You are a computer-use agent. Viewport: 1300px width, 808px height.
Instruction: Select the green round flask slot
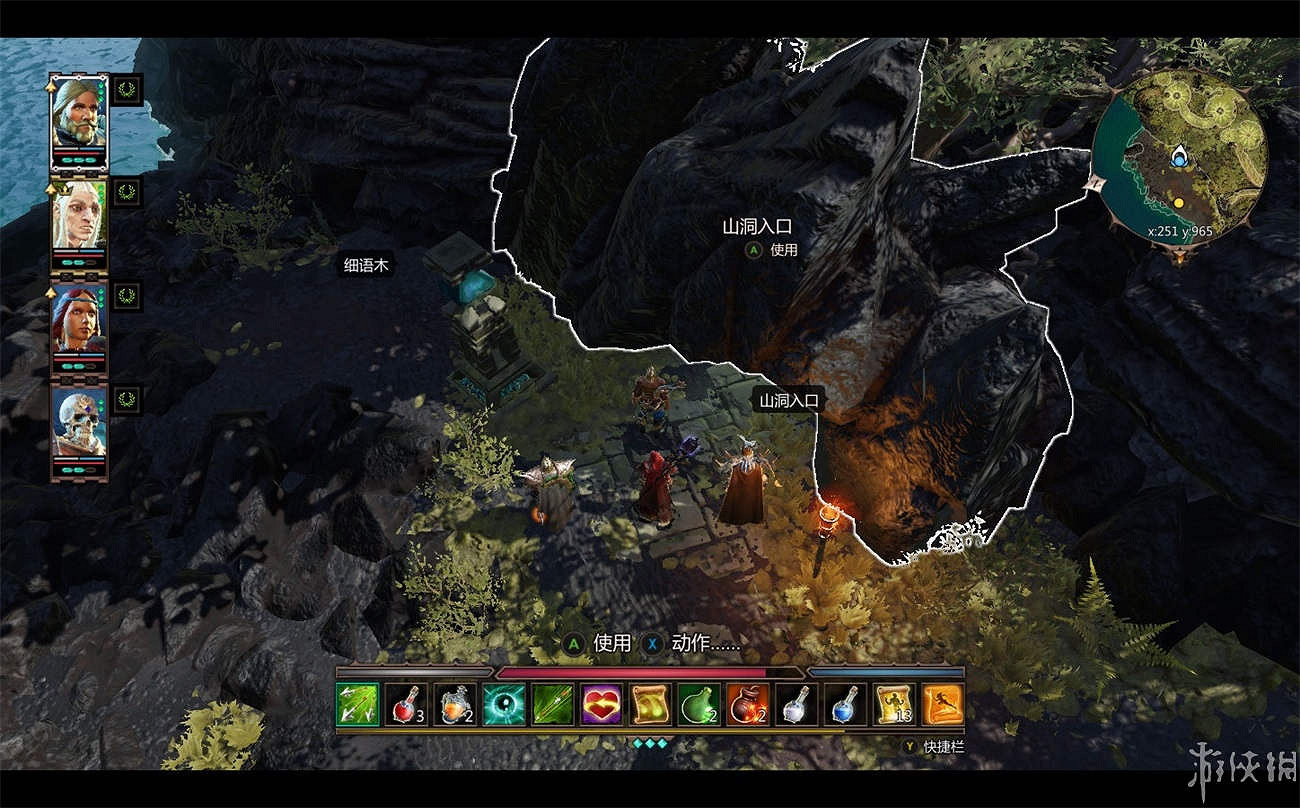[699, 704]
